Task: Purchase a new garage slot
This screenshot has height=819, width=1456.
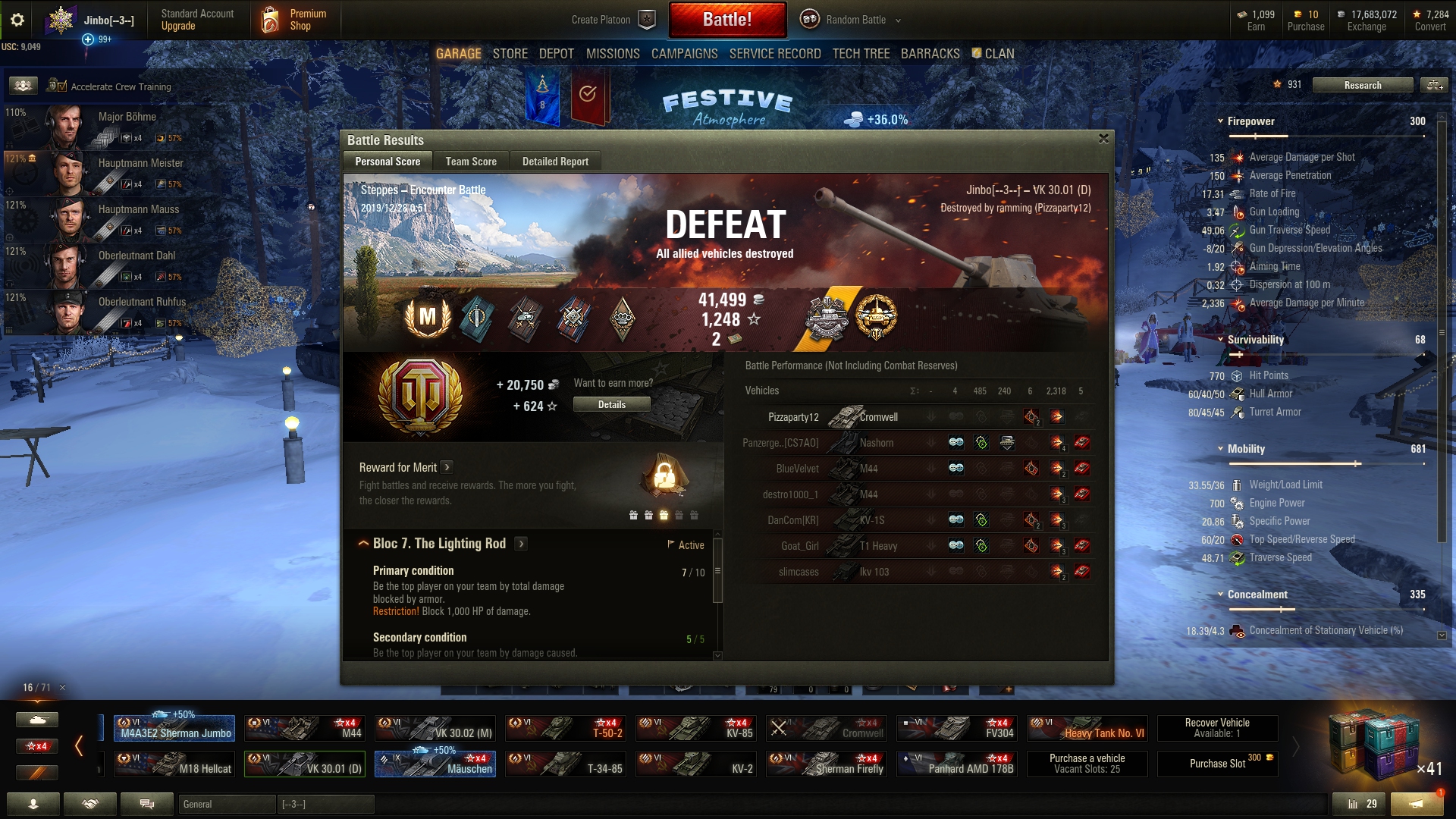Action: (x=1217, y=764)
